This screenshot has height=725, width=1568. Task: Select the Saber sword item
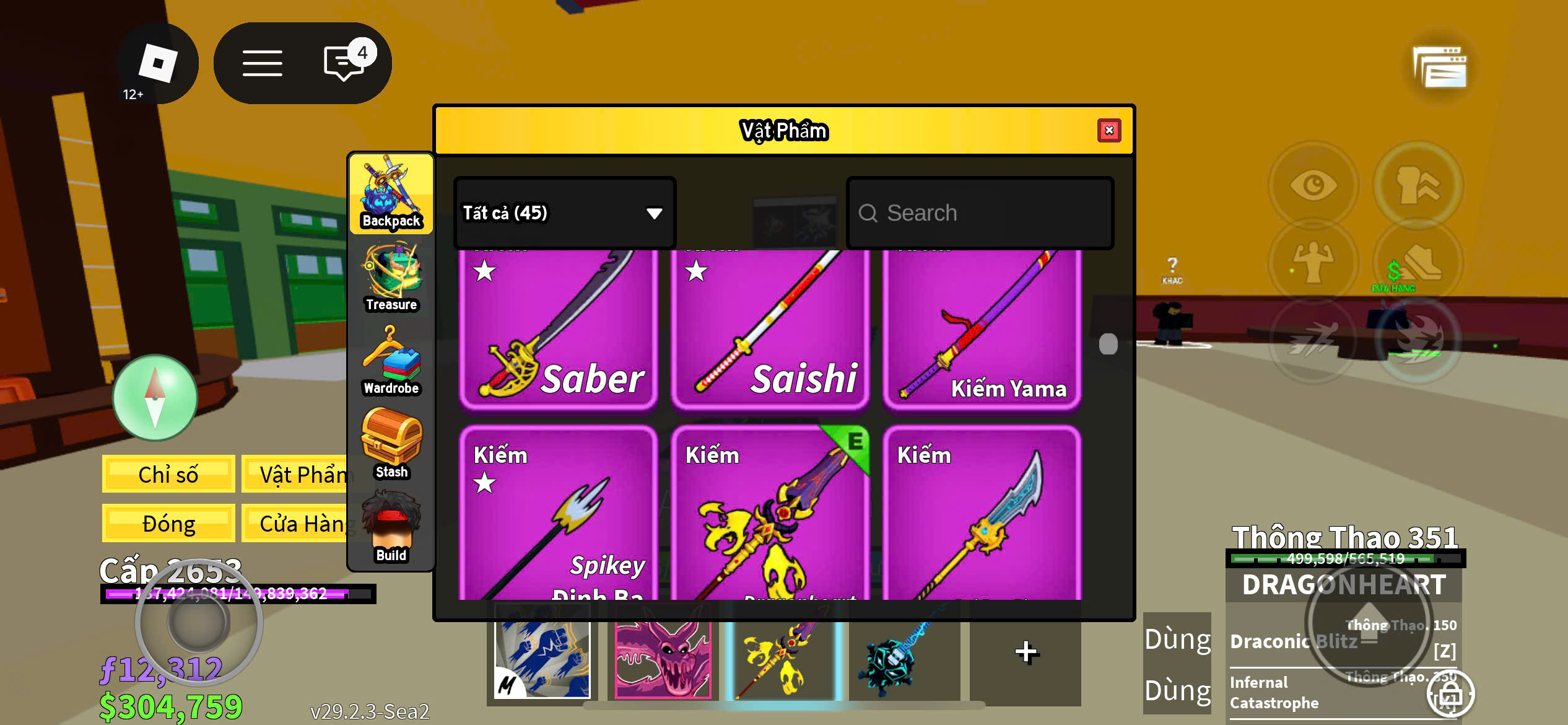(x=558, y=328)
